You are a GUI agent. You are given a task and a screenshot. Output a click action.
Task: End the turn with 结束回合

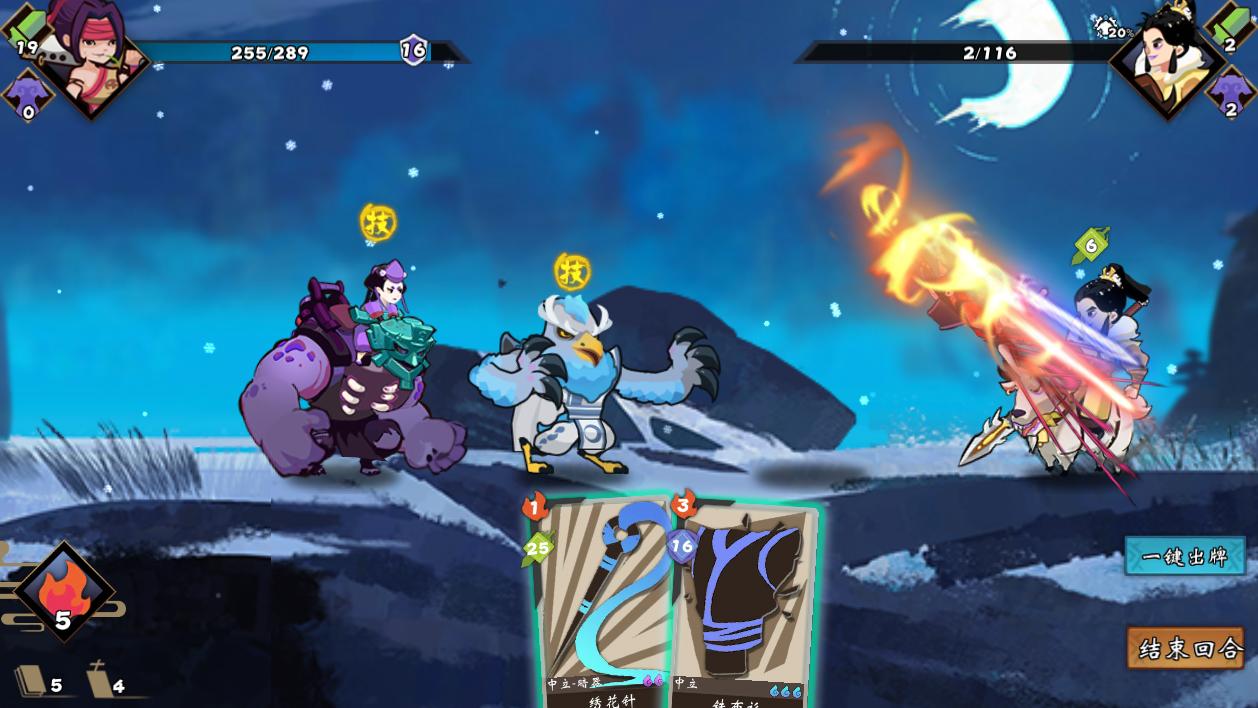1186,648
